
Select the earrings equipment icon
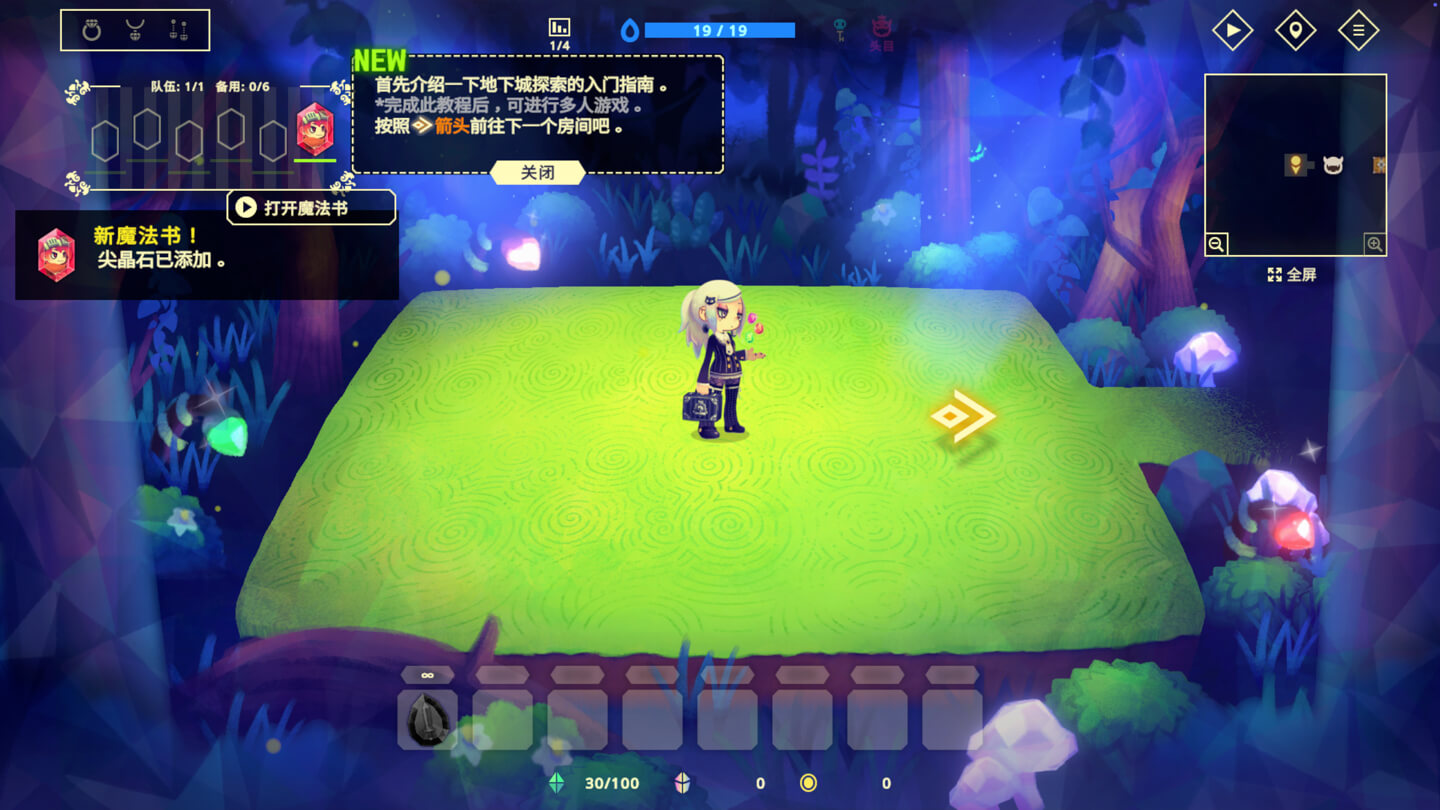click(178, 28)
